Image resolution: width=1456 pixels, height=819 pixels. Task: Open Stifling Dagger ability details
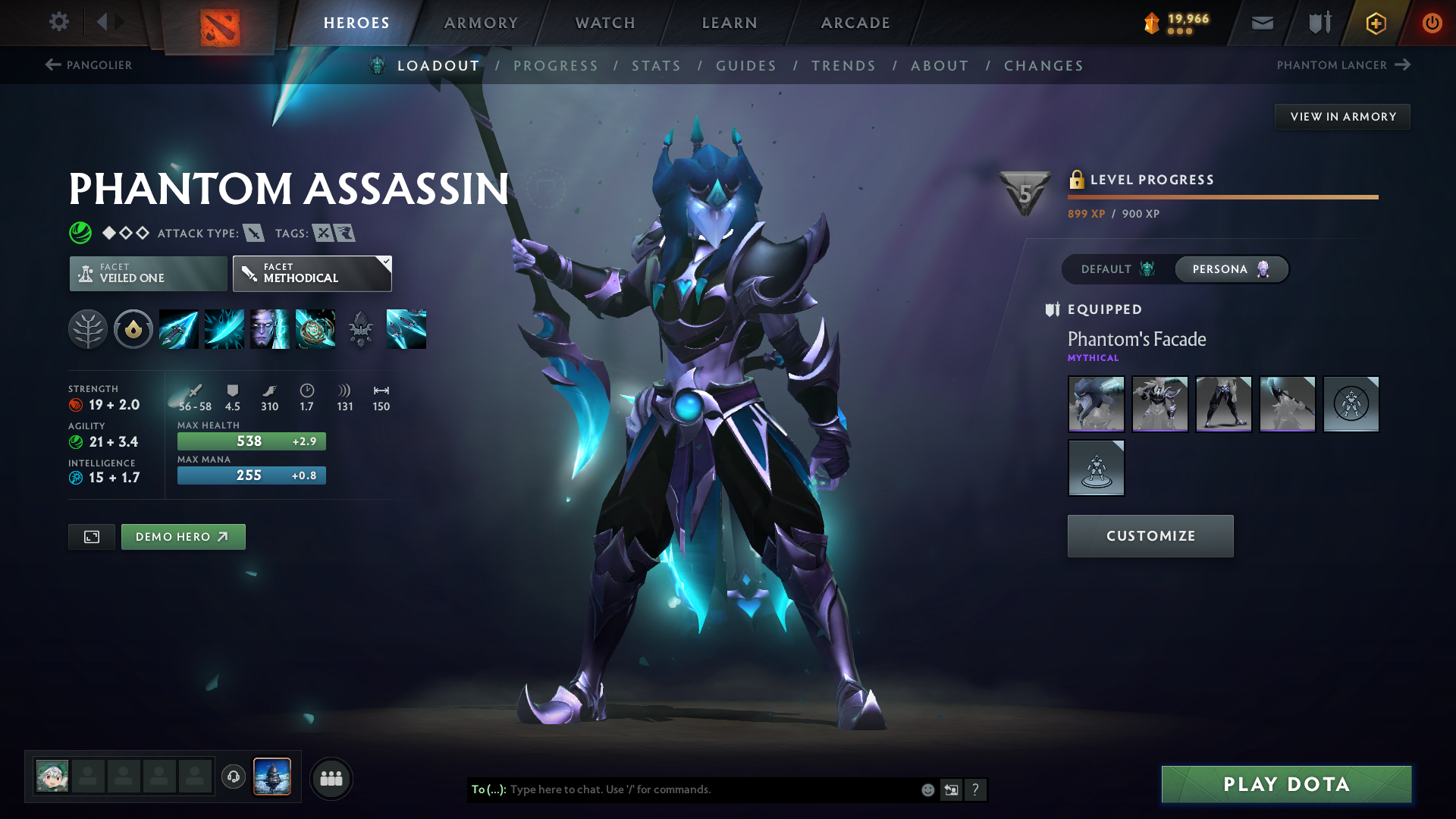[178, 328]
